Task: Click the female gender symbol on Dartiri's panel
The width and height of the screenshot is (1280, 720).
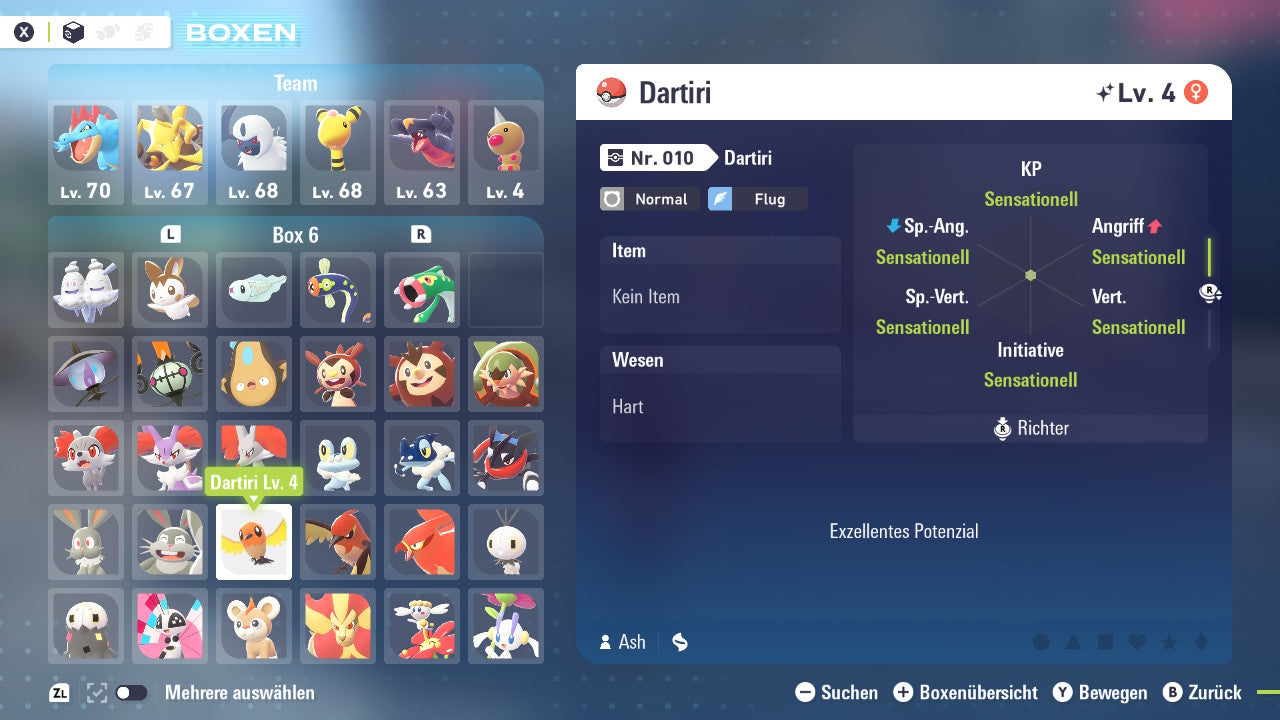Action: click(x=1196, y=91)
